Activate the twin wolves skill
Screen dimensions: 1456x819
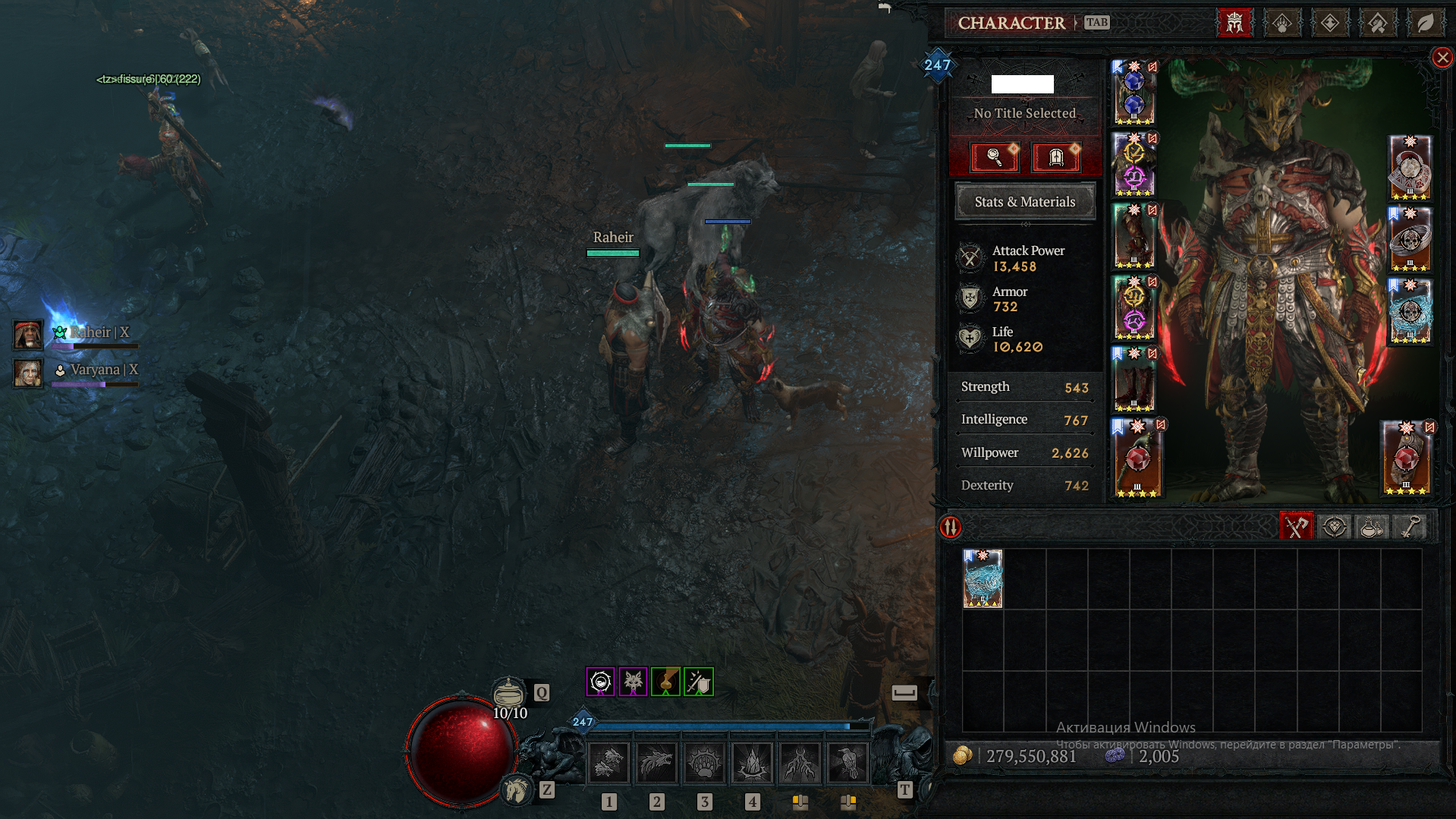pyautogui.click(x=609, y=762)
